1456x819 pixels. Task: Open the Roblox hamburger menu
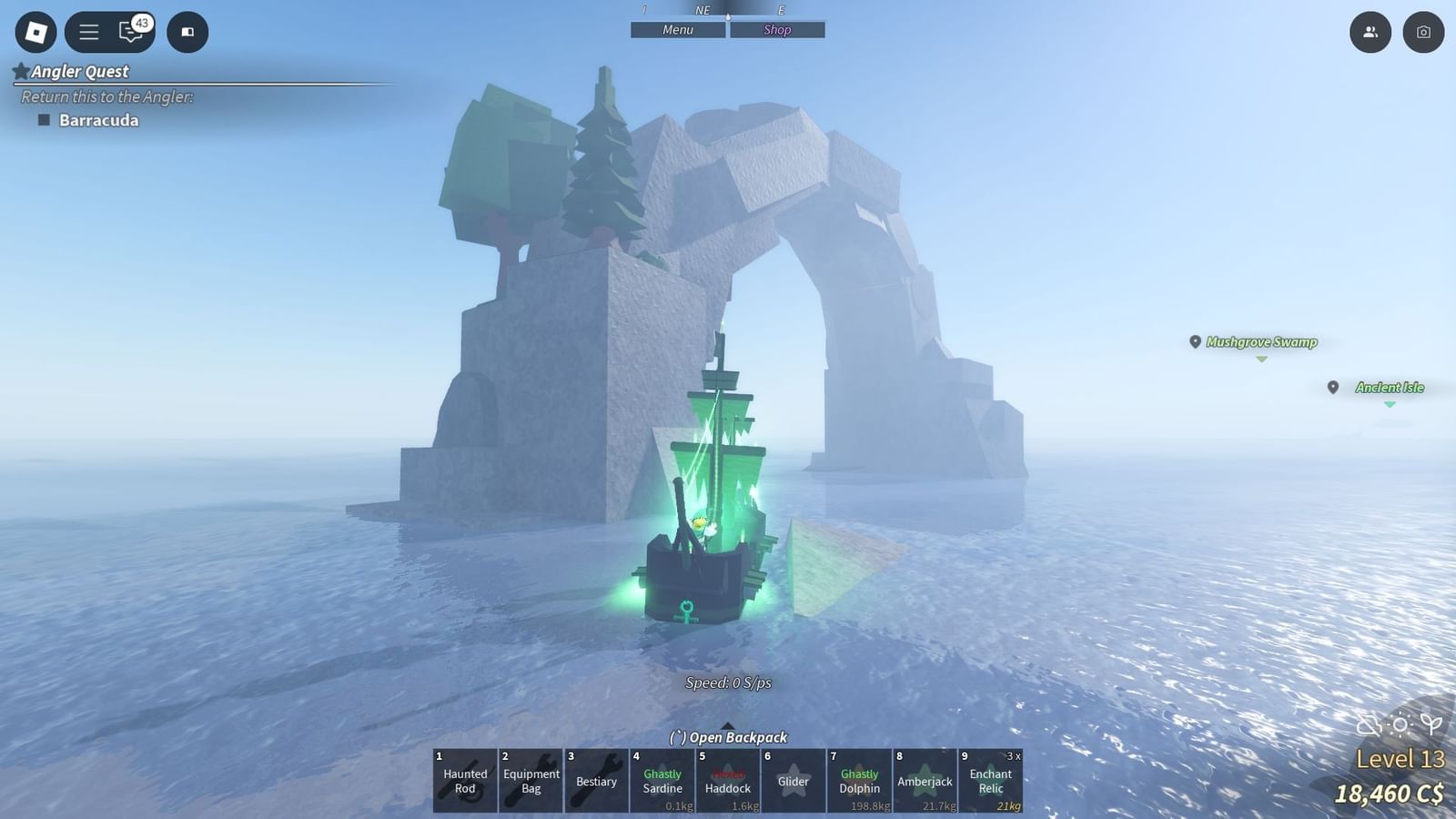[87, 32]
